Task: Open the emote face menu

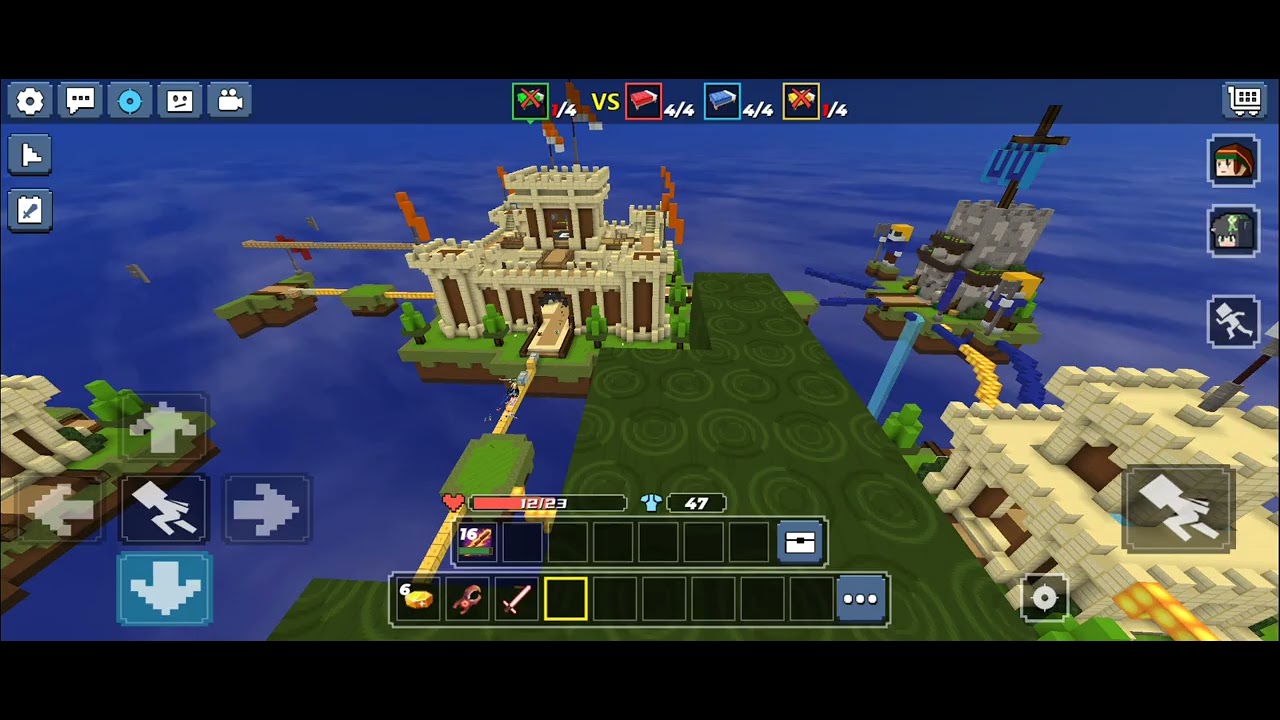Action: (180, 101)
